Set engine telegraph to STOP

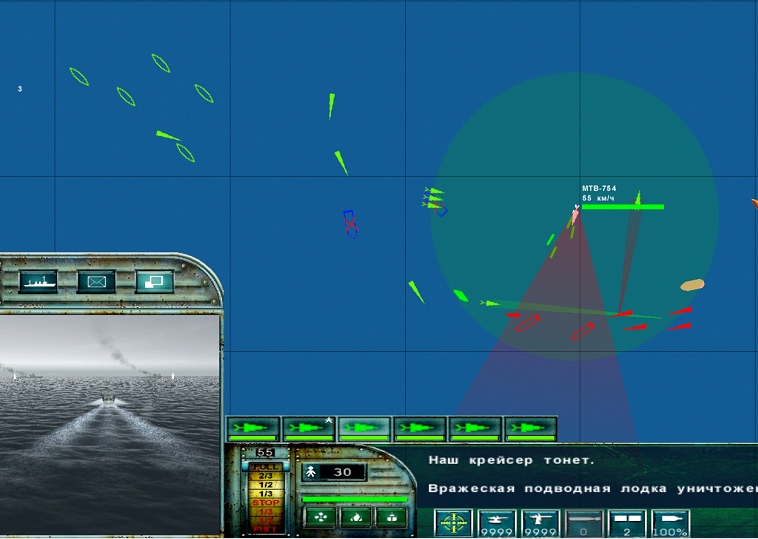pos(265,503)
